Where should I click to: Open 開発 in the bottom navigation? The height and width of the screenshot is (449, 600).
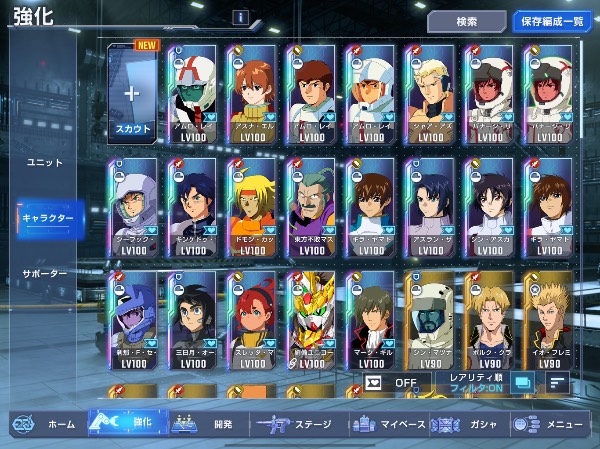coord(205,424)
